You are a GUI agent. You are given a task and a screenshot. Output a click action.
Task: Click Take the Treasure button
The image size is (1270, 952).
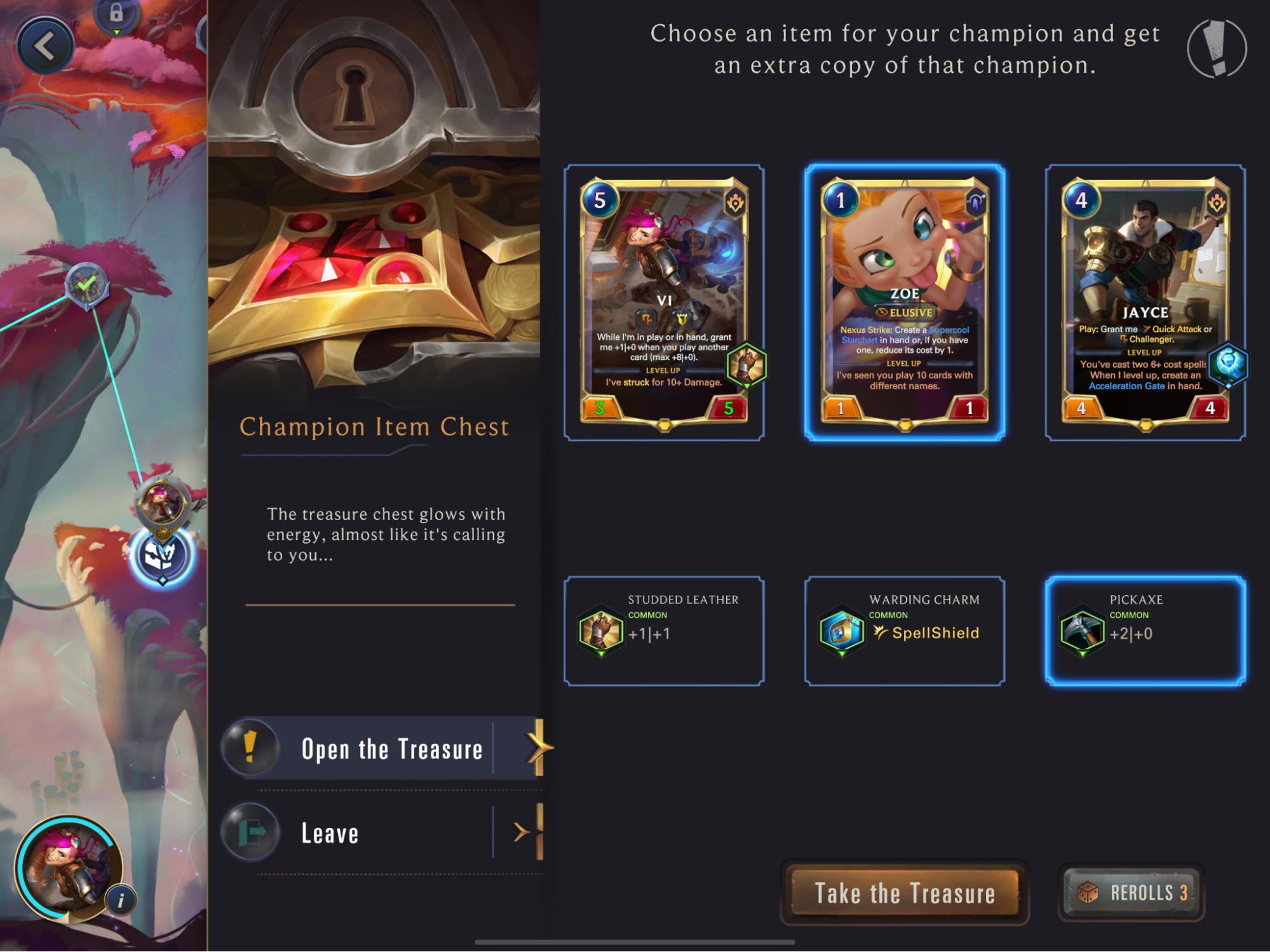click(904, 893)
